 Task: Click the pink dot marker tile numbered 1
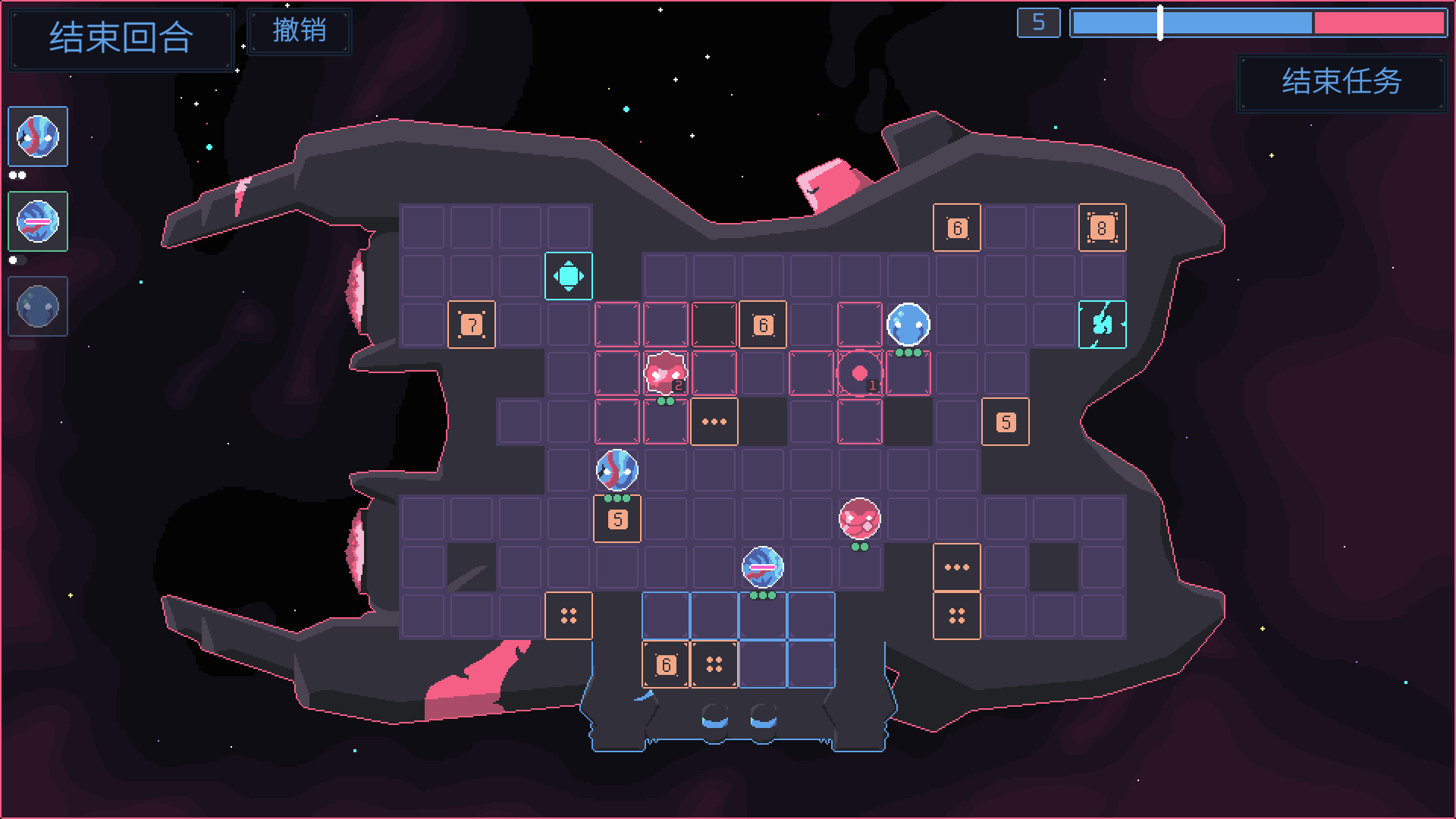coord(860,371)
